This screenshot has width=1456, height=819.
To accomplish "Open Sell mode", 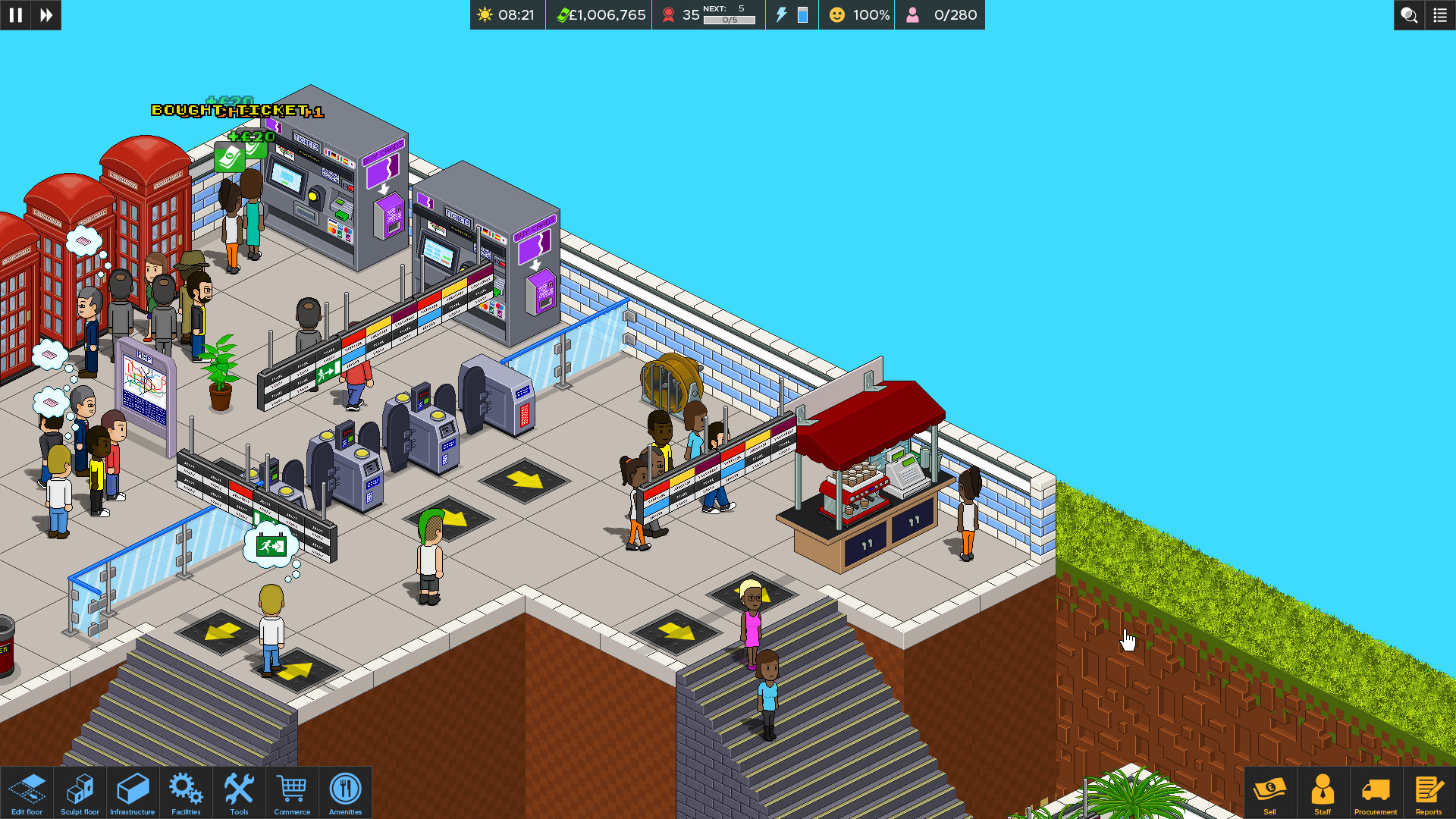I will click(1270, 792).
